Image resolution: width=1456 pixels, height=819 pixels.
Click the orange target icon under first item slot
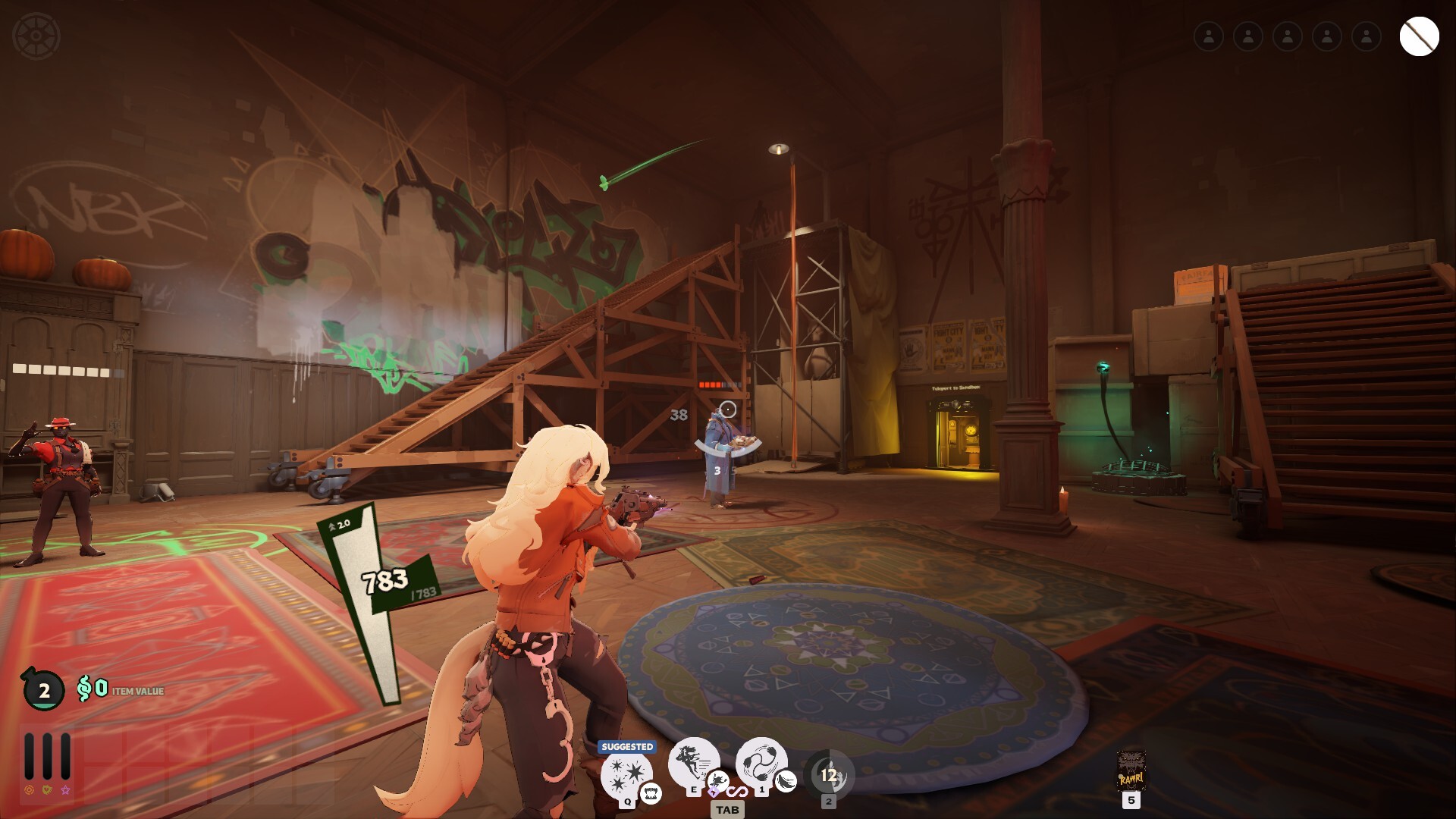click(x=29, y=789)
